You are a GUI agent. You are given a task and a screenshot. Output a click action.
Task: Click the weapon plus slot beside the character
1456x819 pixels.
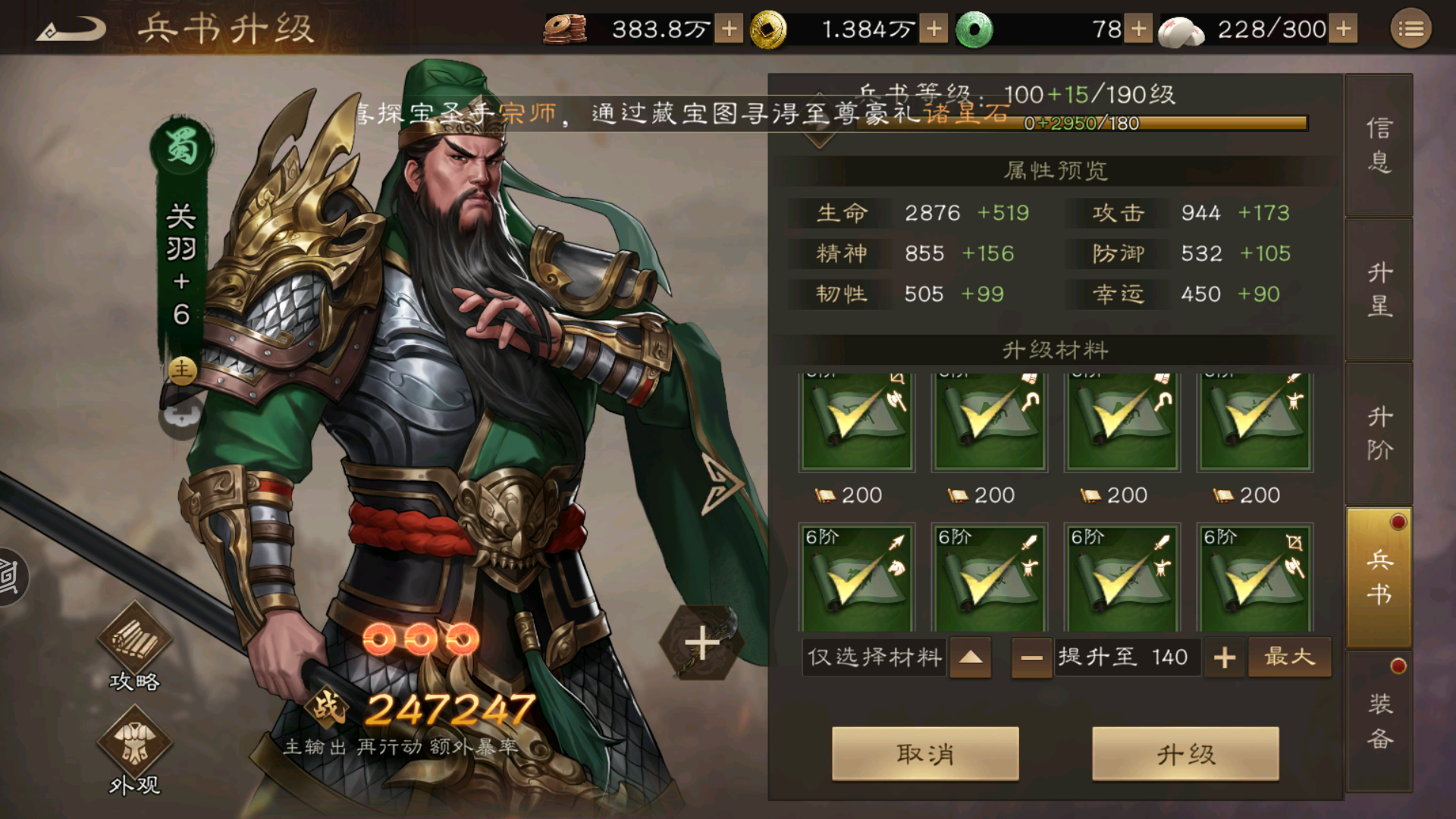(x=701, y=641)
